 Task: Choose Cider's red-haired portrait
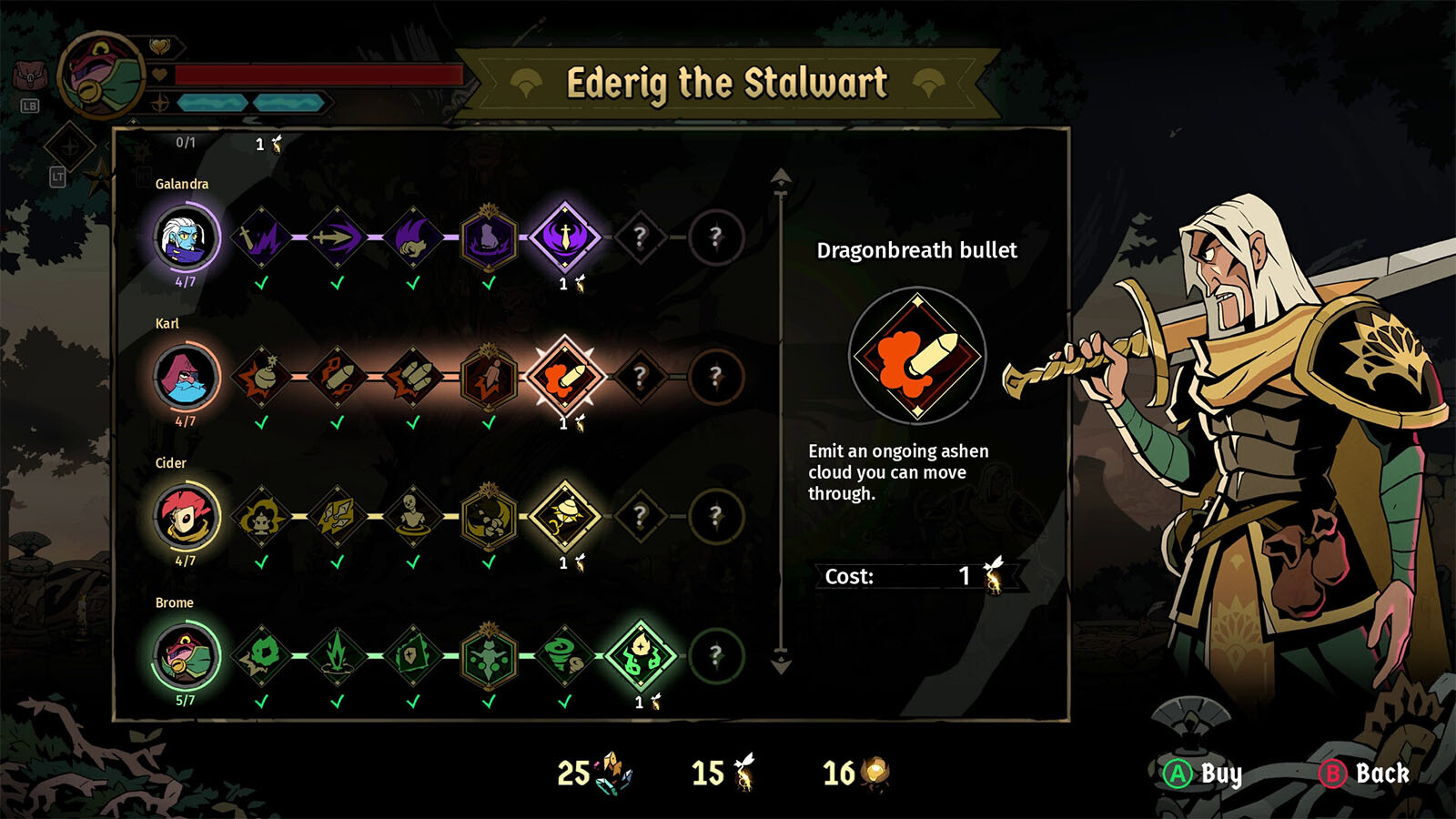pyautogui.click(x=186, y=516)
